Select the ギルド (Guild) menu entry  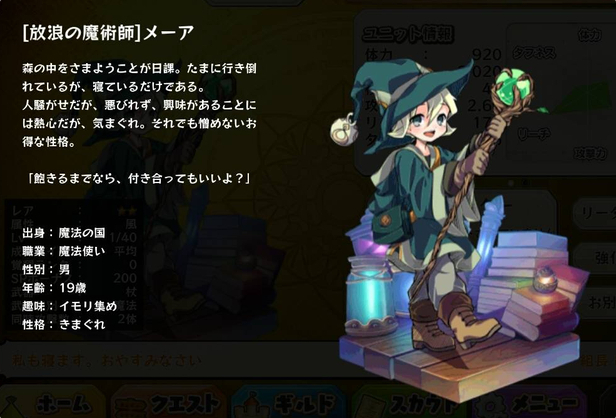[x=288, y=402]
